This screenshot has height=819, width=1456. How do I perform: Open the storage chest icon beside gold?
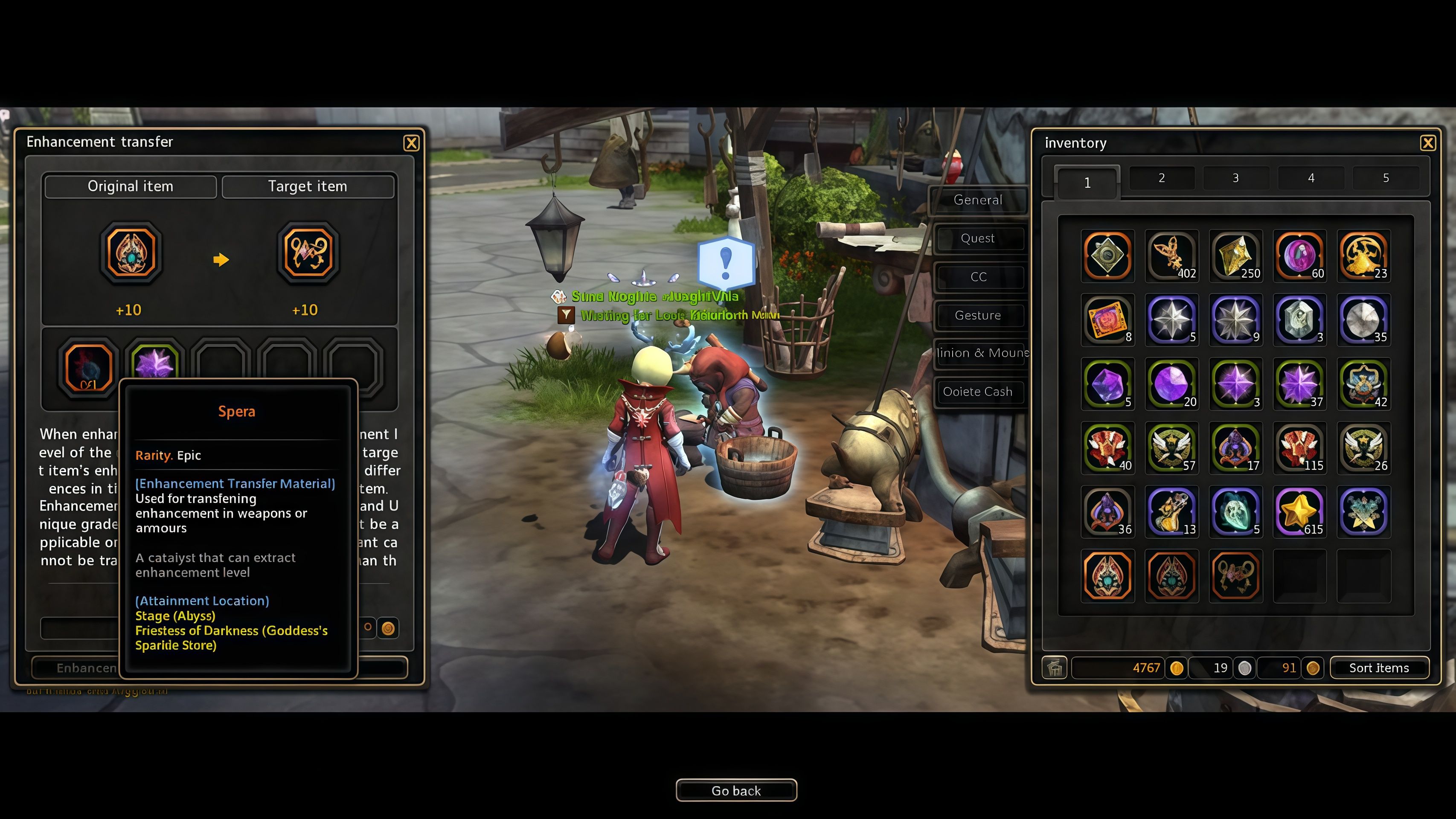(1054, 668)
